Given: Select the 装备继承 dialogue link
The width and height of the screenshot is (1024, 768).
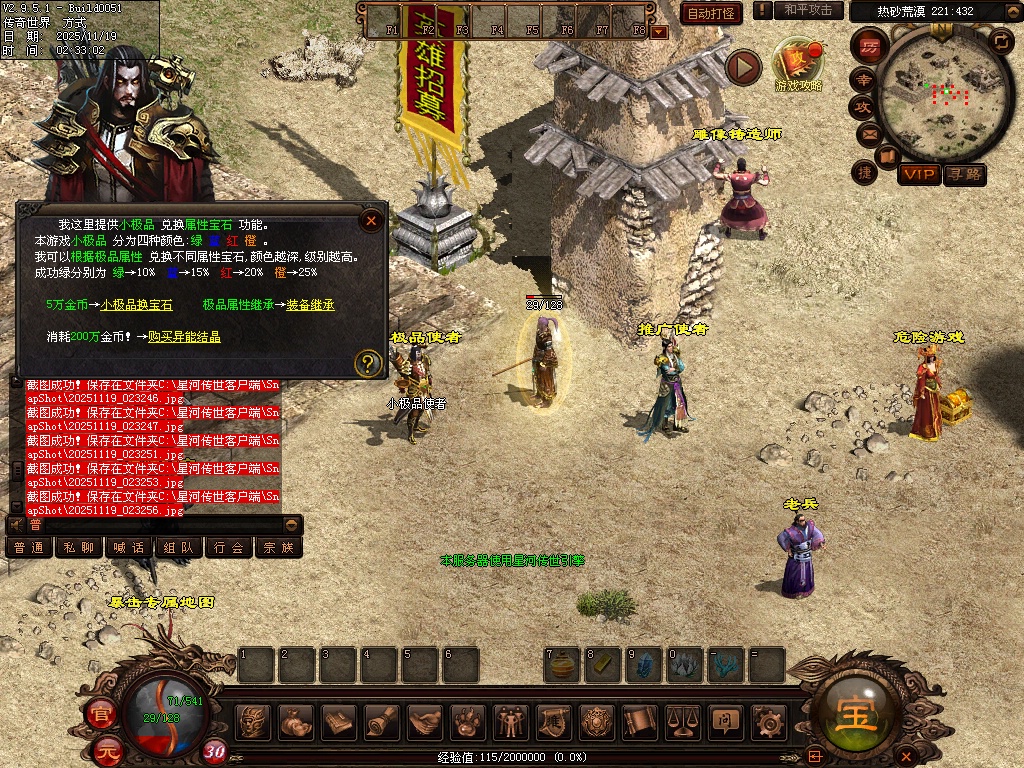Looking at the screenshot, I should (310, 304).
